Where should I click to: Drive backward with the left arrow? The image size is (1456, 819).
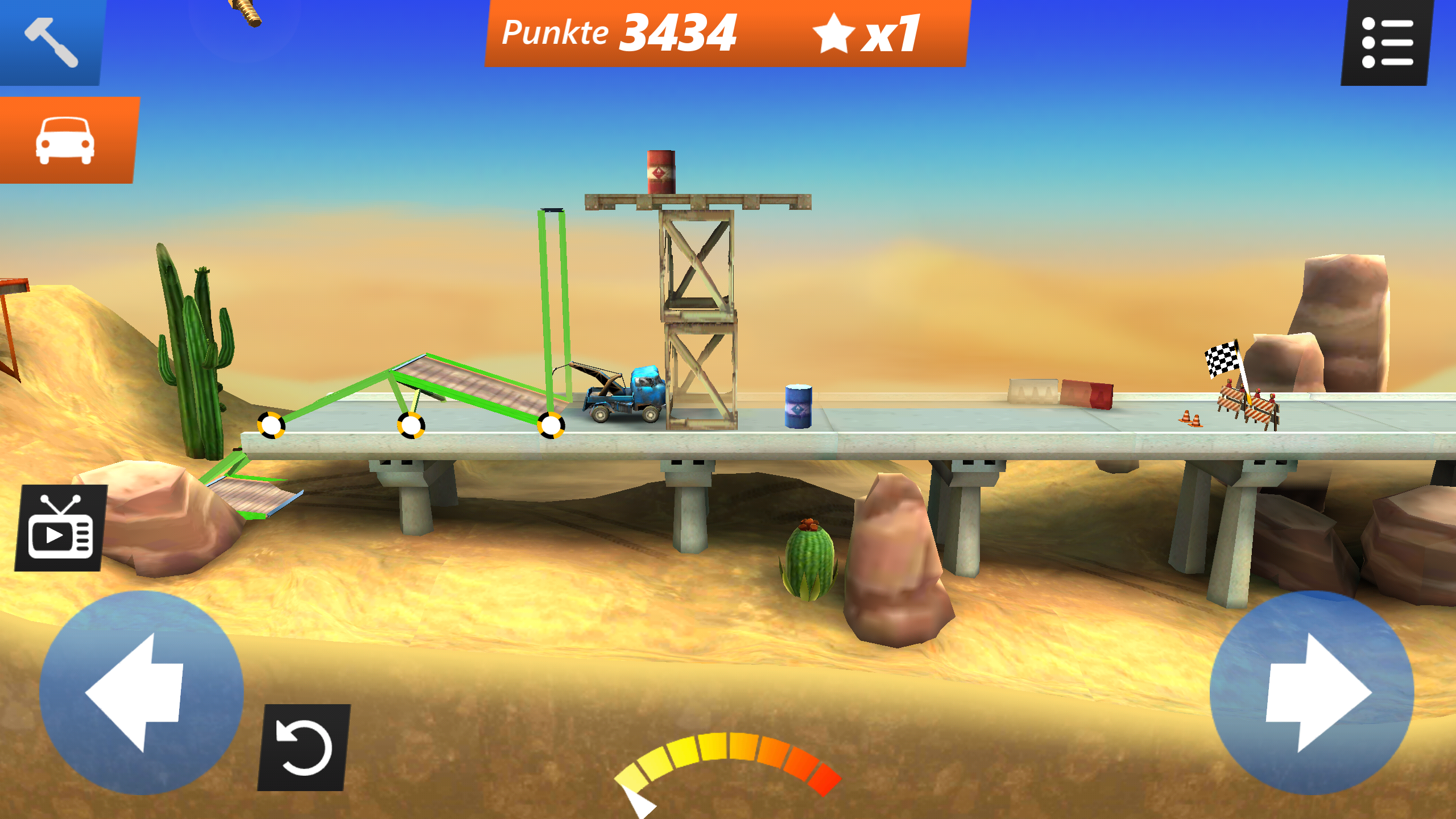pos(141,692)
